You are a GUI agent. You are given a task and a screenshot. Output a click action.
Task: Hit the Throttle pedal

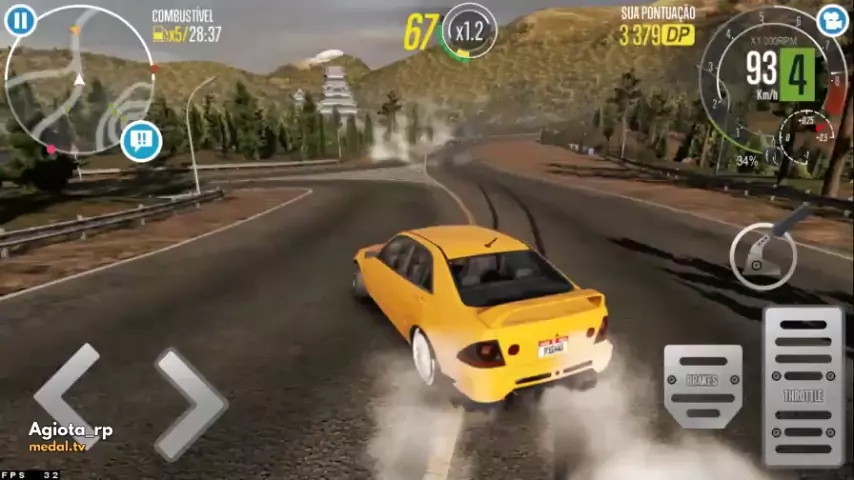click(803, 386)
